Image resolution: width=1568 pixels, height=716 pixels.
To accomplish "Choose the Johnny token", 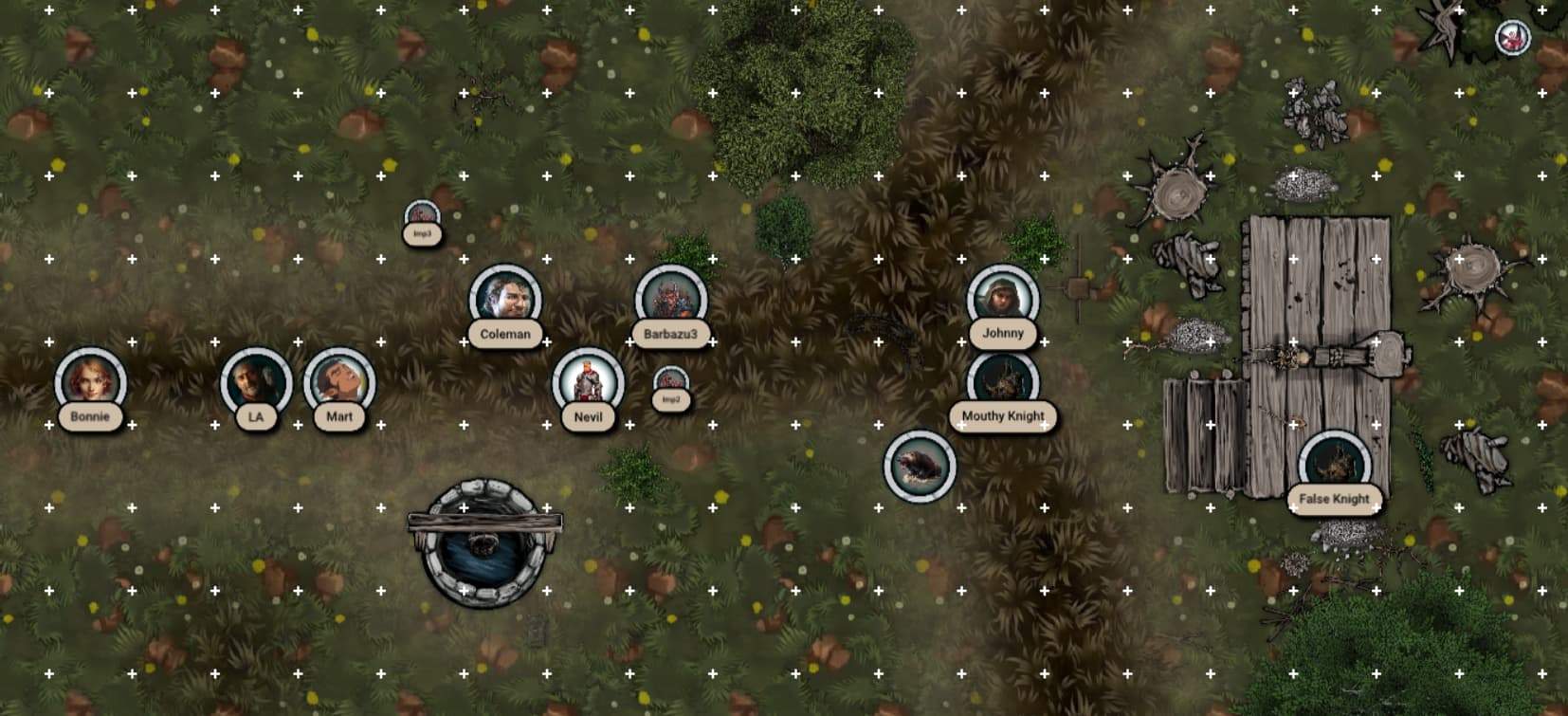I will pyautogui.click(x=1003, y=300).
